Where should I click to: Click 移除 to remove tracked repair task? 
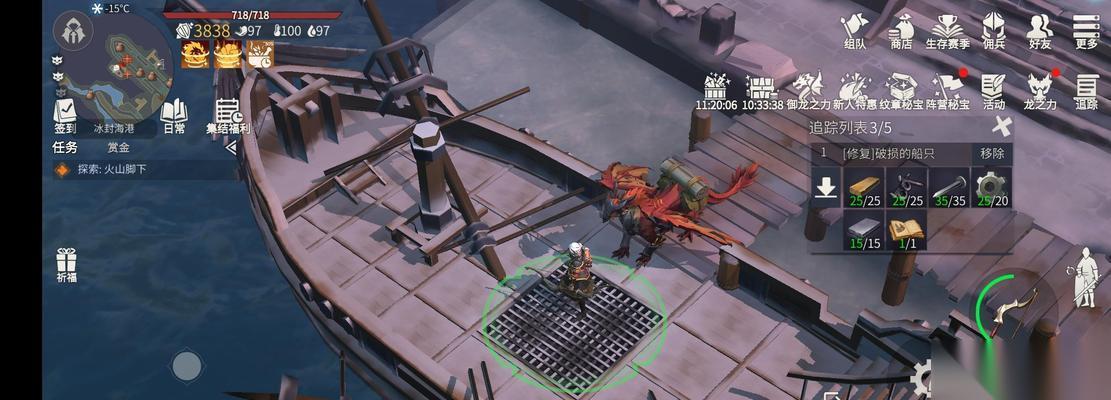coord(992,153)
